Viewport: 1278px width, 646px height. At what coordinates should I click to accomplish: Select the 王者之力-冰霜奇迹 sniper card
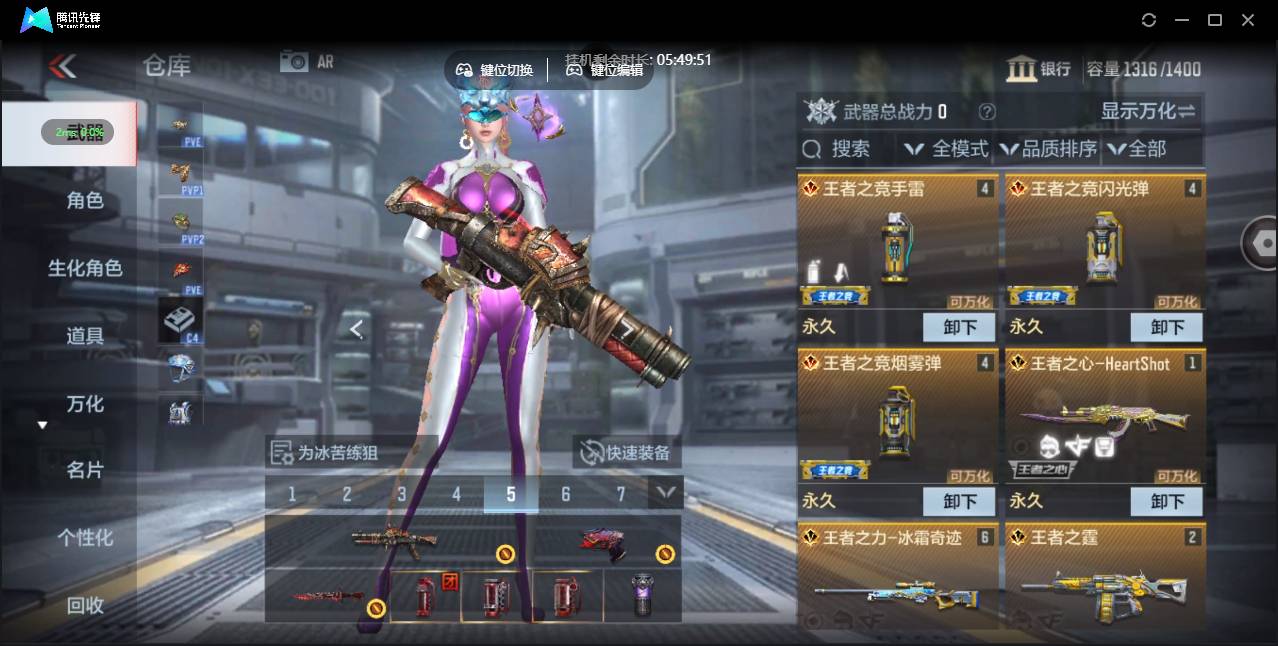[x=898, y=575]
